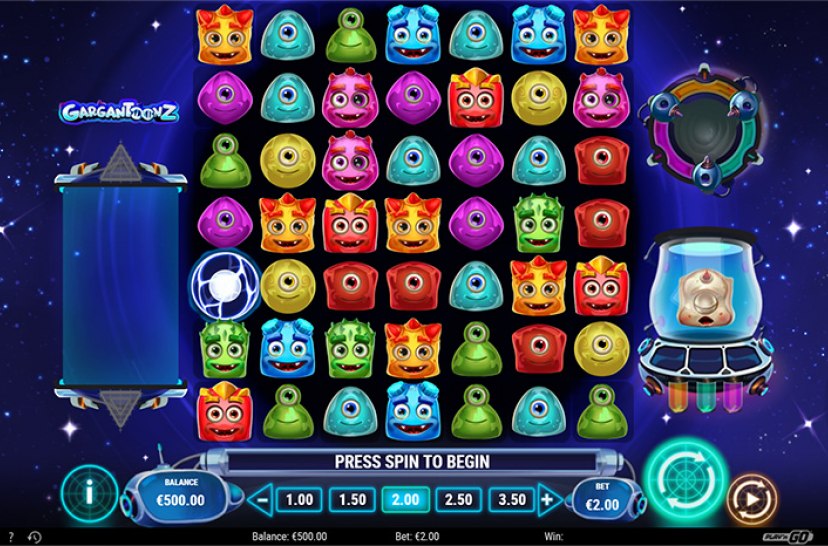Pick the 3.50 bet amount

click(x=509, y=498)
